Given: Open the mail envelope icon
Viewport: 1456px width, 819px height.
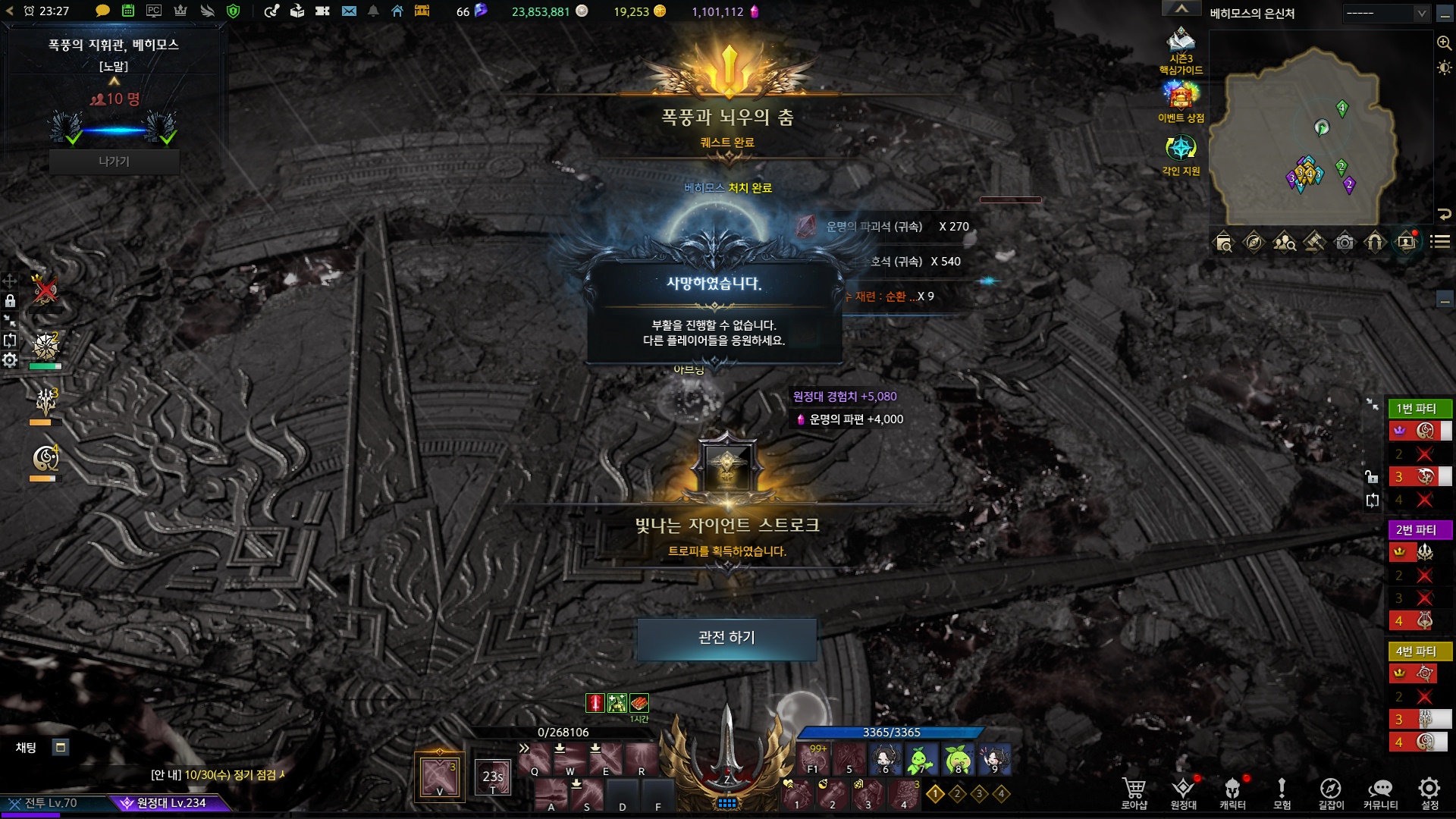Looking at the screenshot, I should point(349,11).
